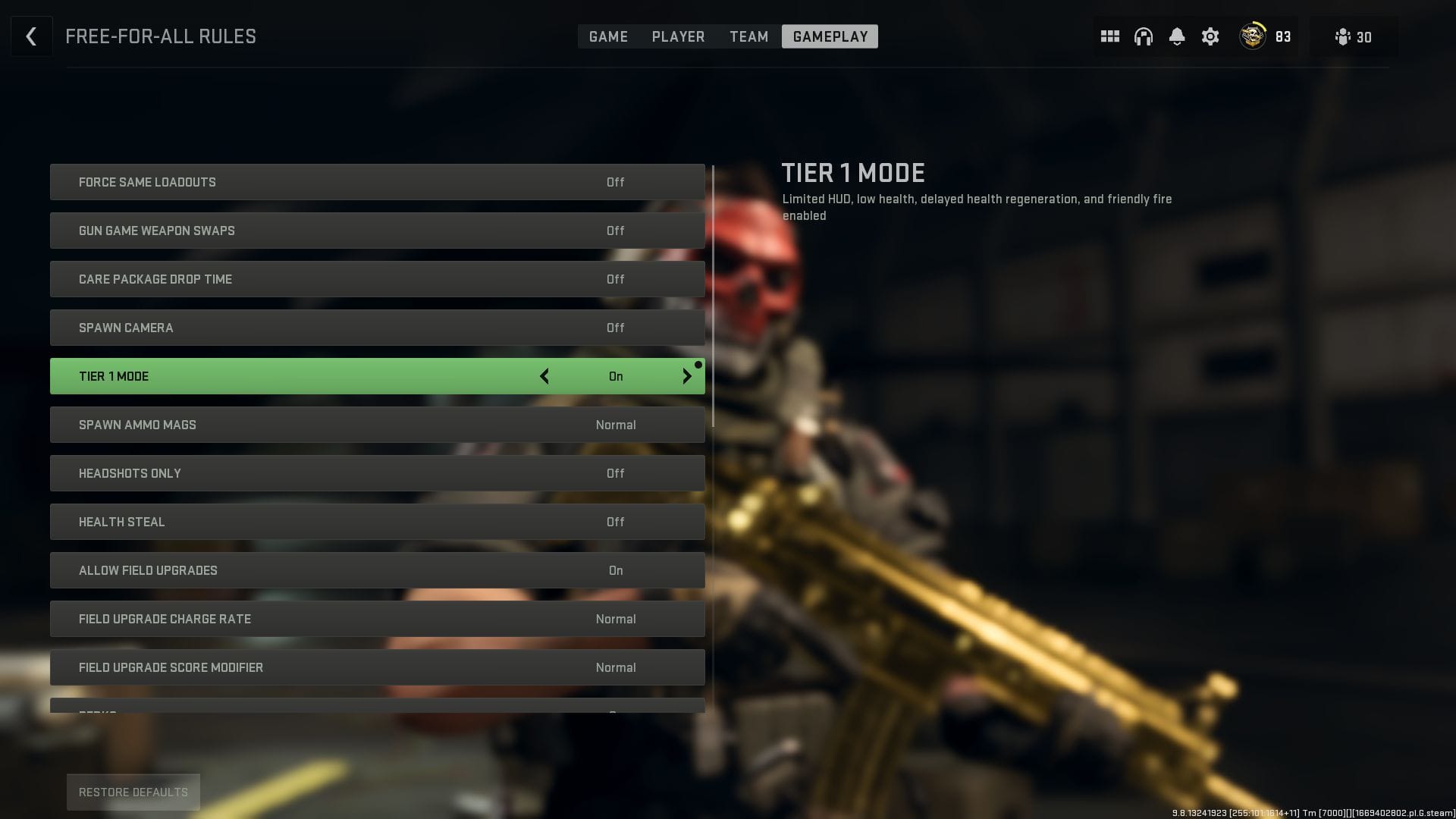Open the notifications bell panel
This screenshot has height=819, width=1456.
tap(1177, 36)
